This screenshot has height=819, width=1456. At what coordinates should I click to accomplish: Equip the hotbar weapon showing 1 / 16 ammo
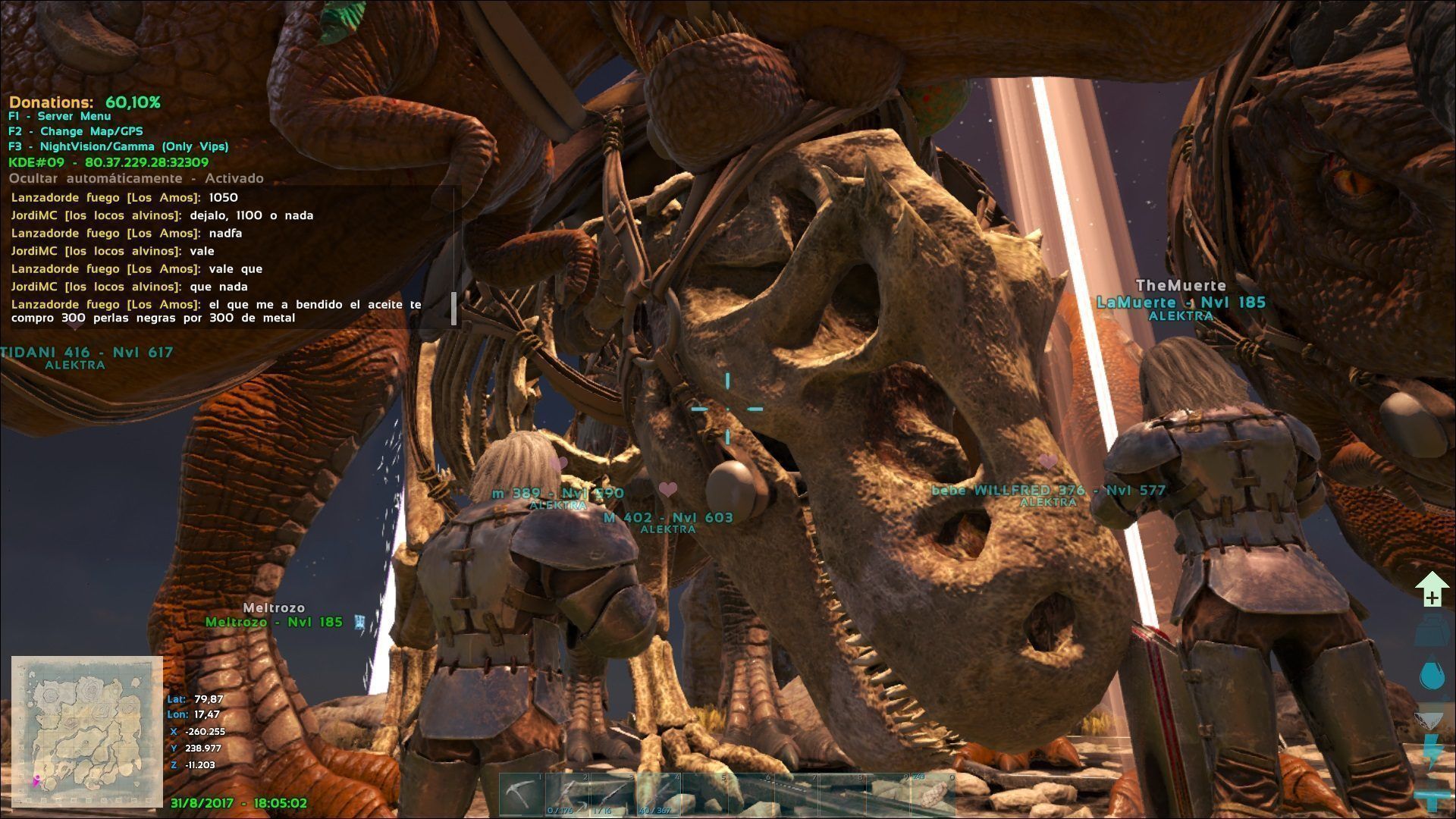(x=613, y=795)
